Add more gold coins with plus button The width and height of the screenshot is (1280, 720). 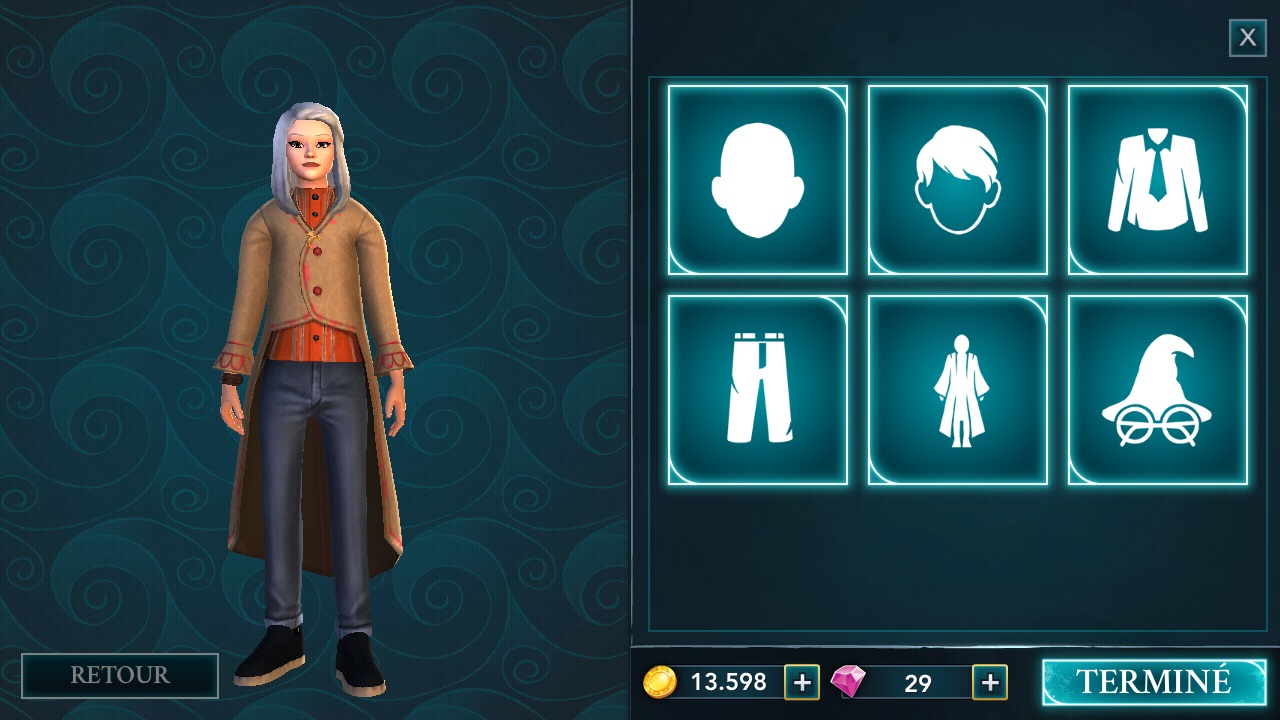(x=801, y=682)
